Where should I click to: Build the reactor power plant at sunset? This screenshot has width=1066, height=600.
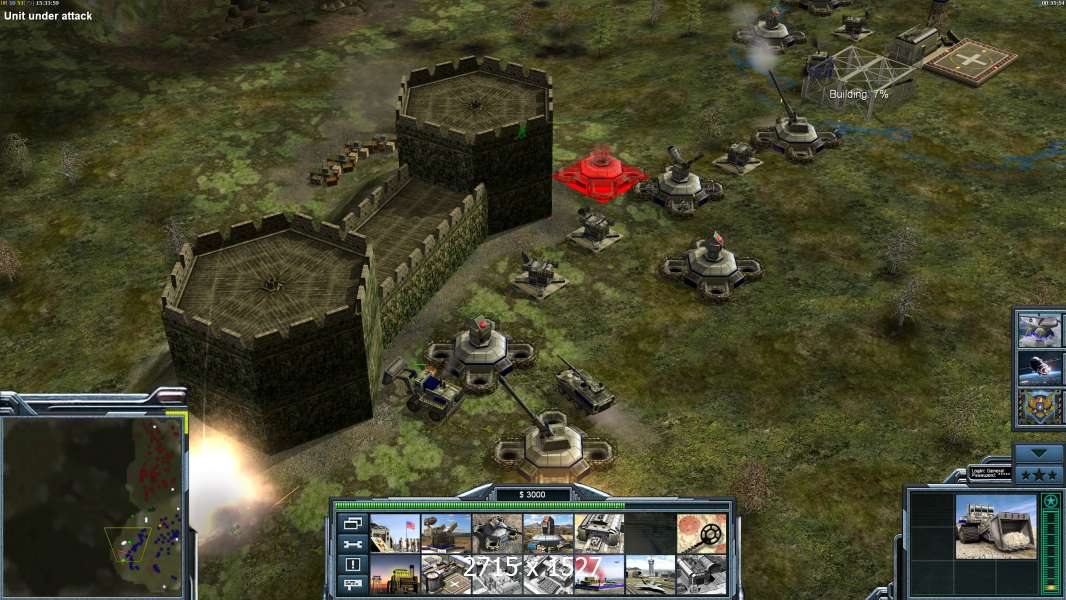(394, 574)
